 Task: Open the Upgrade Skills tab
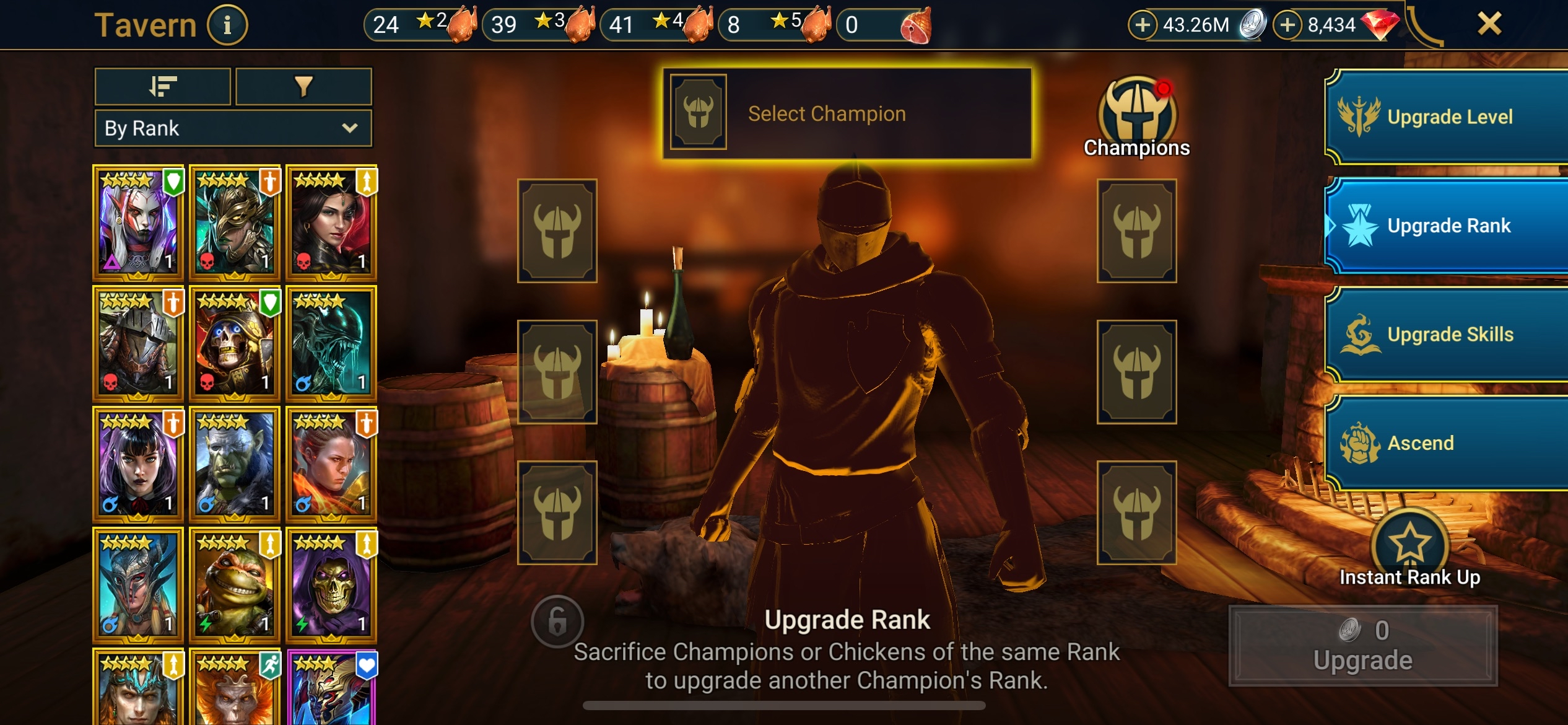(x=1448, y=335)
